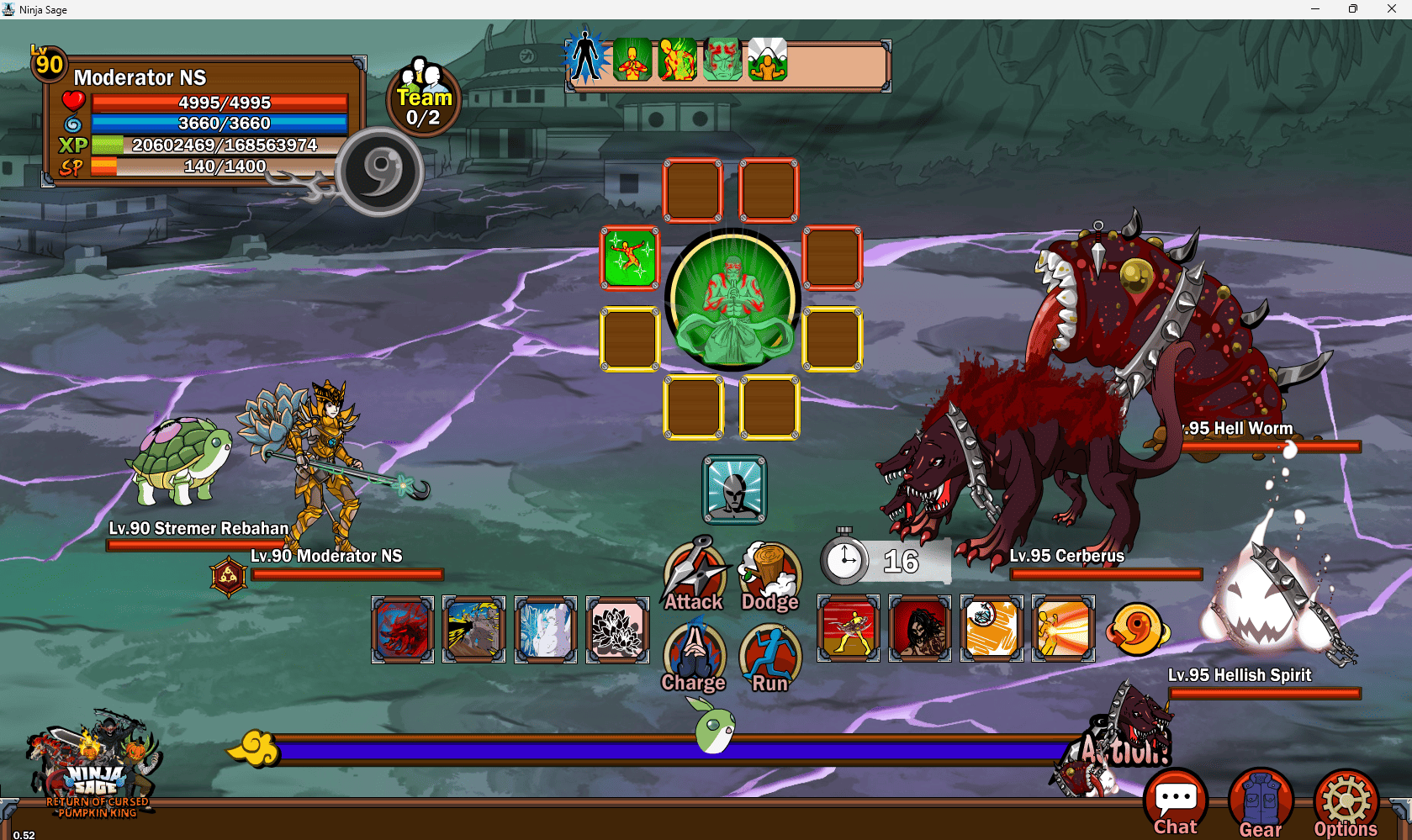Open the Chat speech bubble
Viewport: 1412px width, 840px height.
pos(1176,803)
